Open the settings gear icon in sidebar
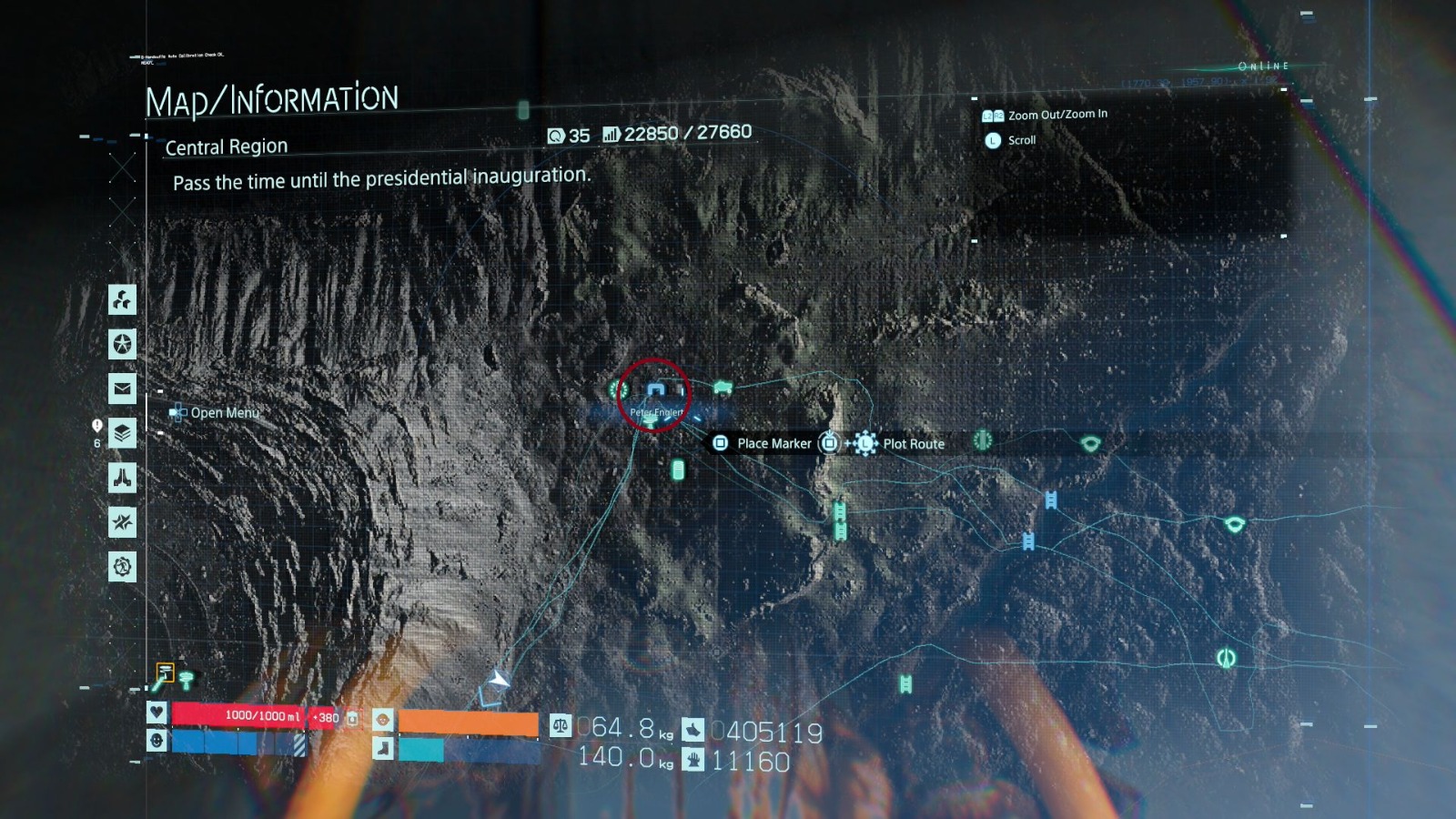This screenshot has width=1456, height=819. tap(121, 567)
